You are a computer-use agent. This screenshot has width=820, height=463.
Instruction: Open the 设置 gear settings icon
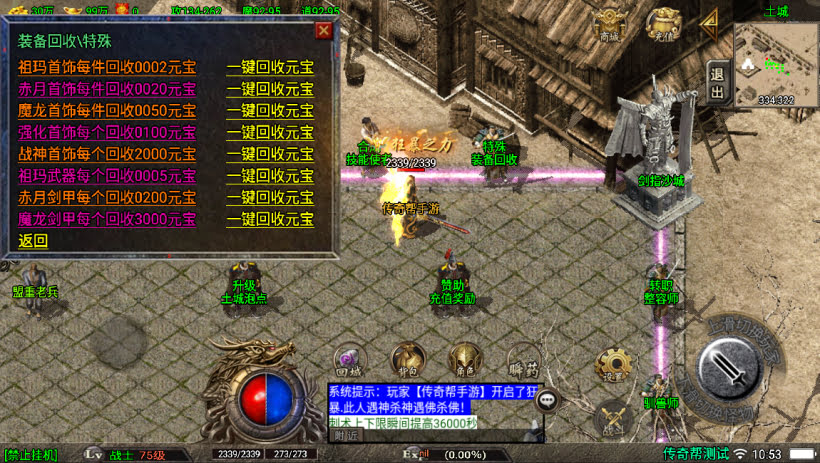612,367
